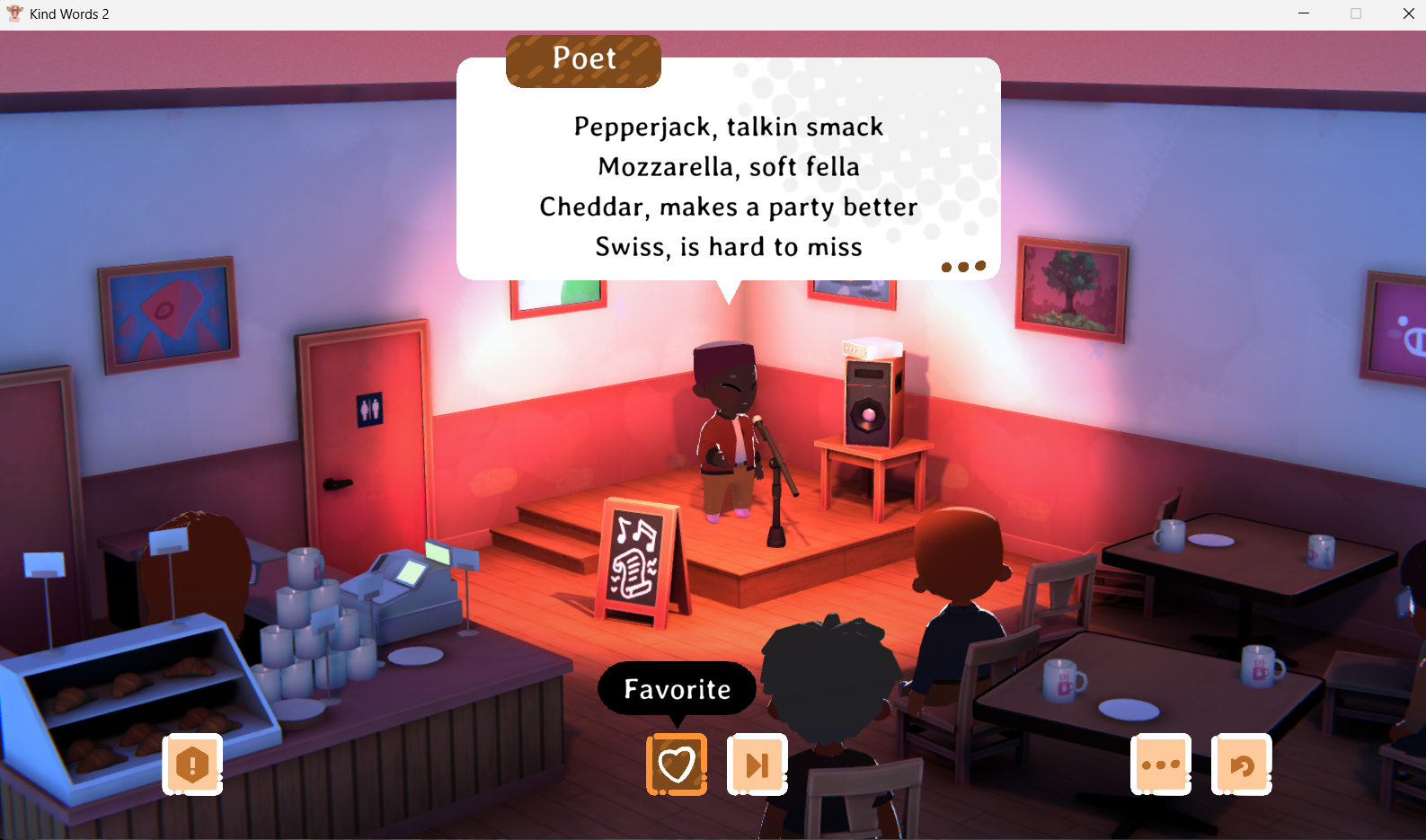Image resolution: width=1426 pixels, height=840 pixels.
Task: Select the Poet name tag label
Action: [x=582, y=59]
